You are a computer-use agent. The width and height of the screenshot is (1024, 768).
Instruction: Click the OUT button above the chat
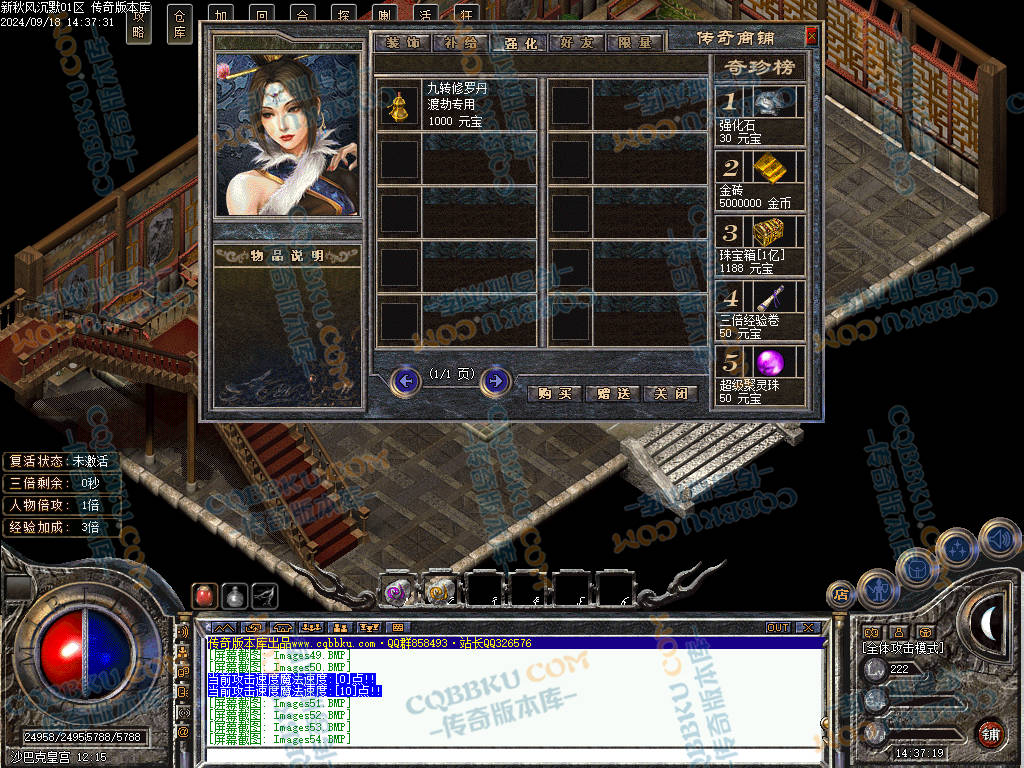point(778,628)
